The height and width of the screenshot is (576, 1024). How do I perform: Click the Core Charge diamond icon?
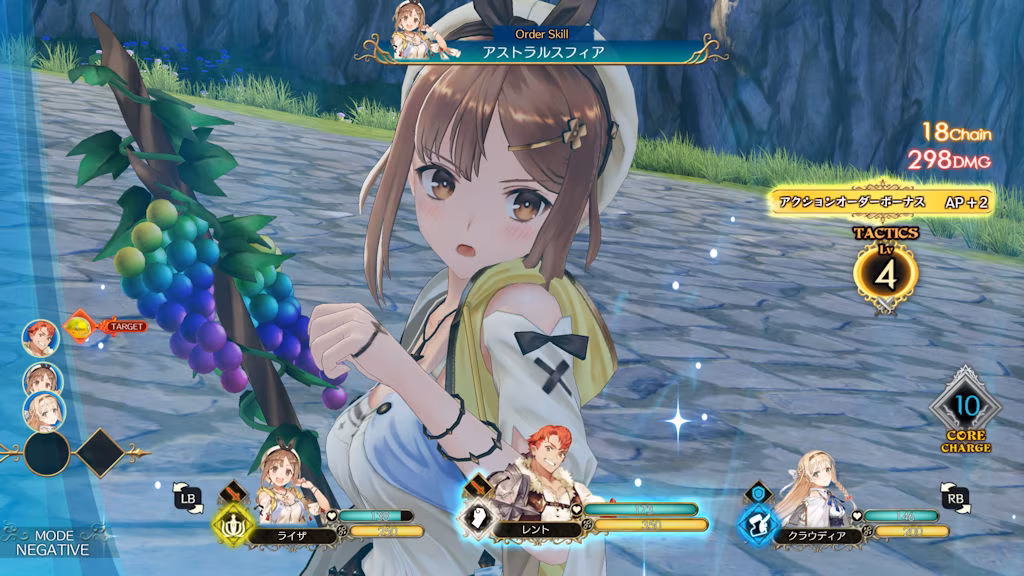point(963,407)
